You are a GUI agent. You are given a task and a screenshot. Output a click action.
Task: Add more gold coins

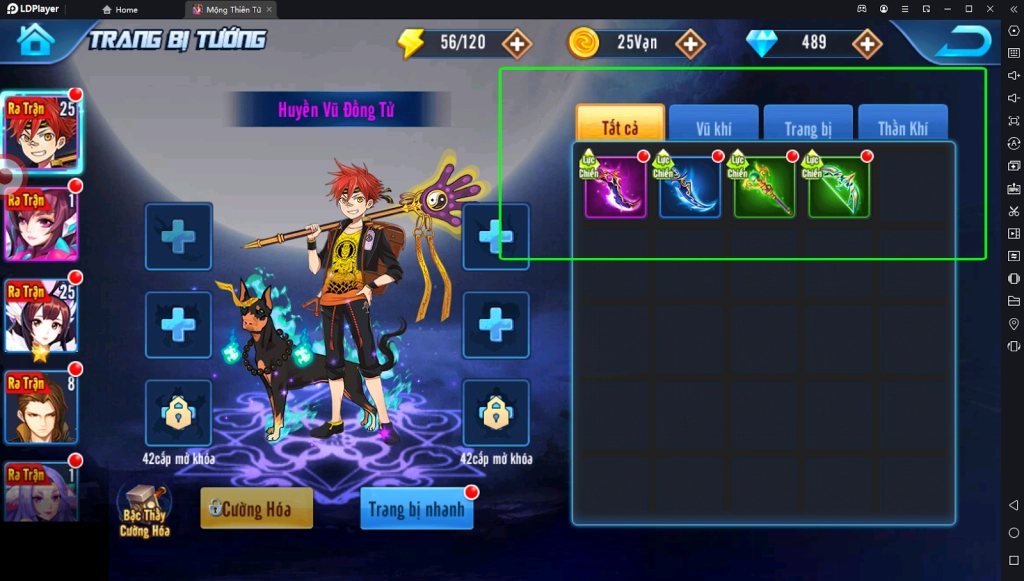click(690, 43)
